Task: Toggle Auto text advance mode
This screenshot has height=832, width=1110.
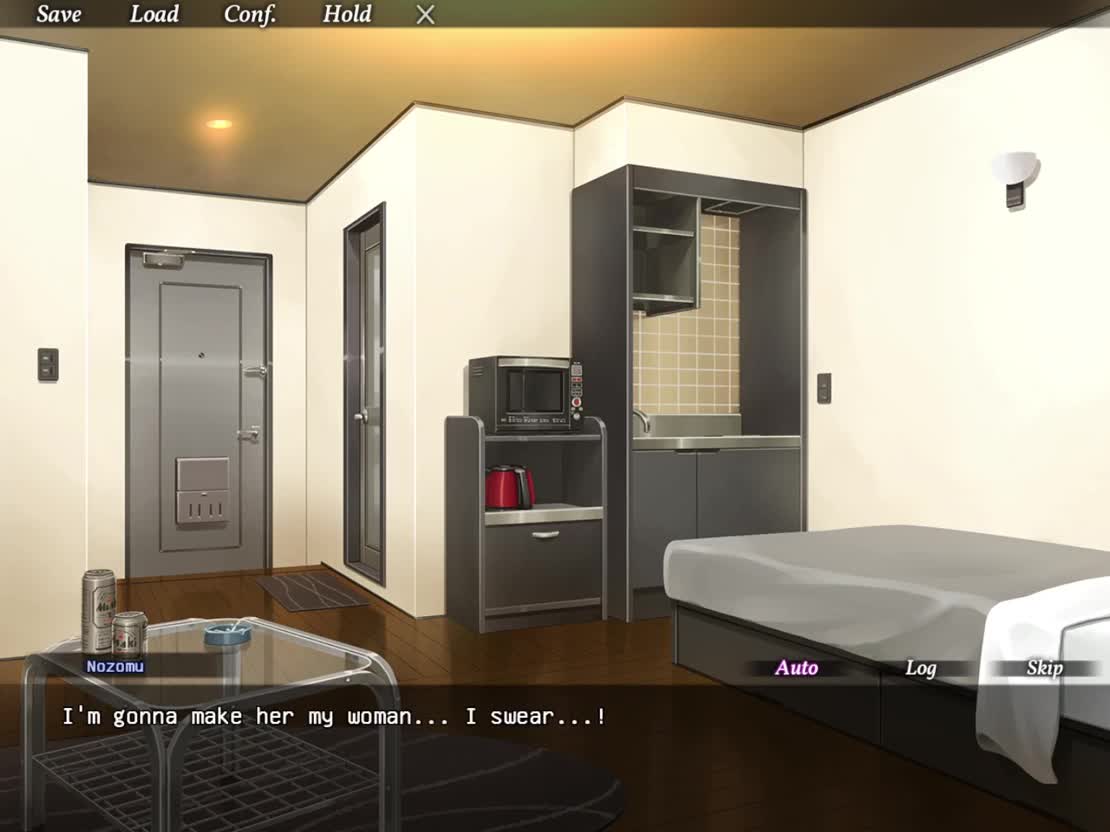Action: click(796, 668)
